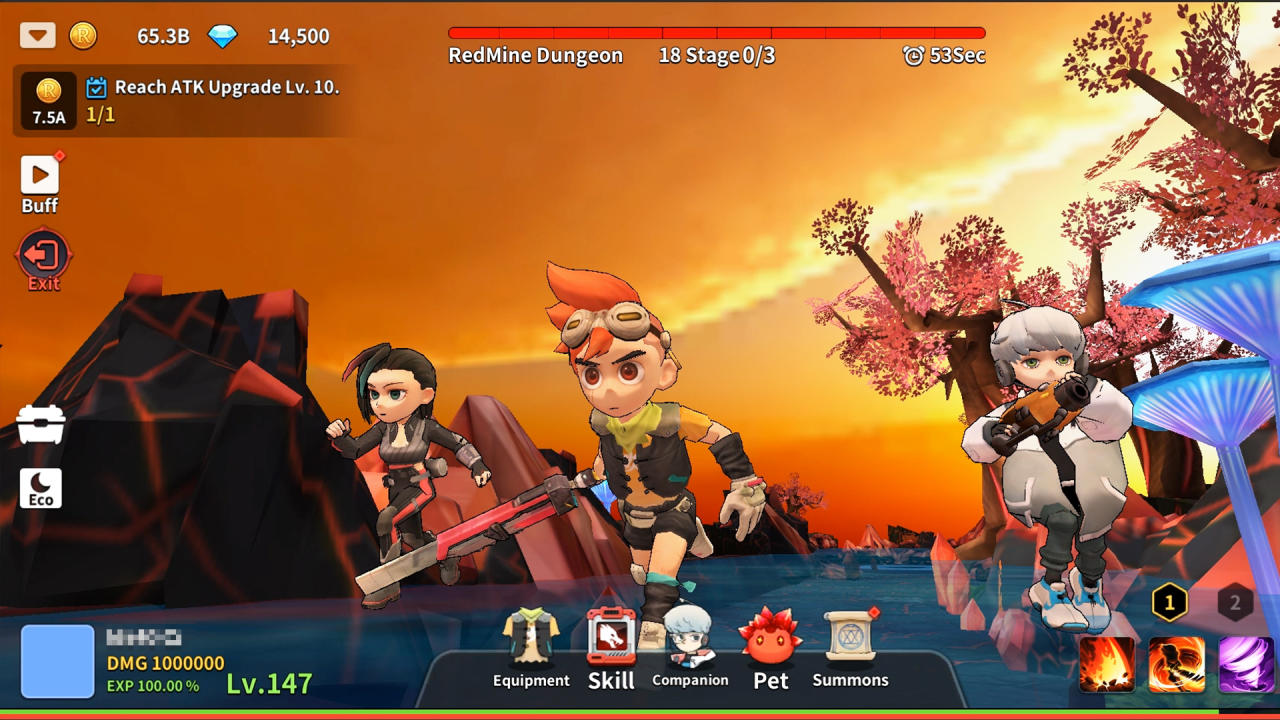Screen dimensions: 1280x720
Task: Open the player profile portrait at bottom-left
Action: (57, 659)
